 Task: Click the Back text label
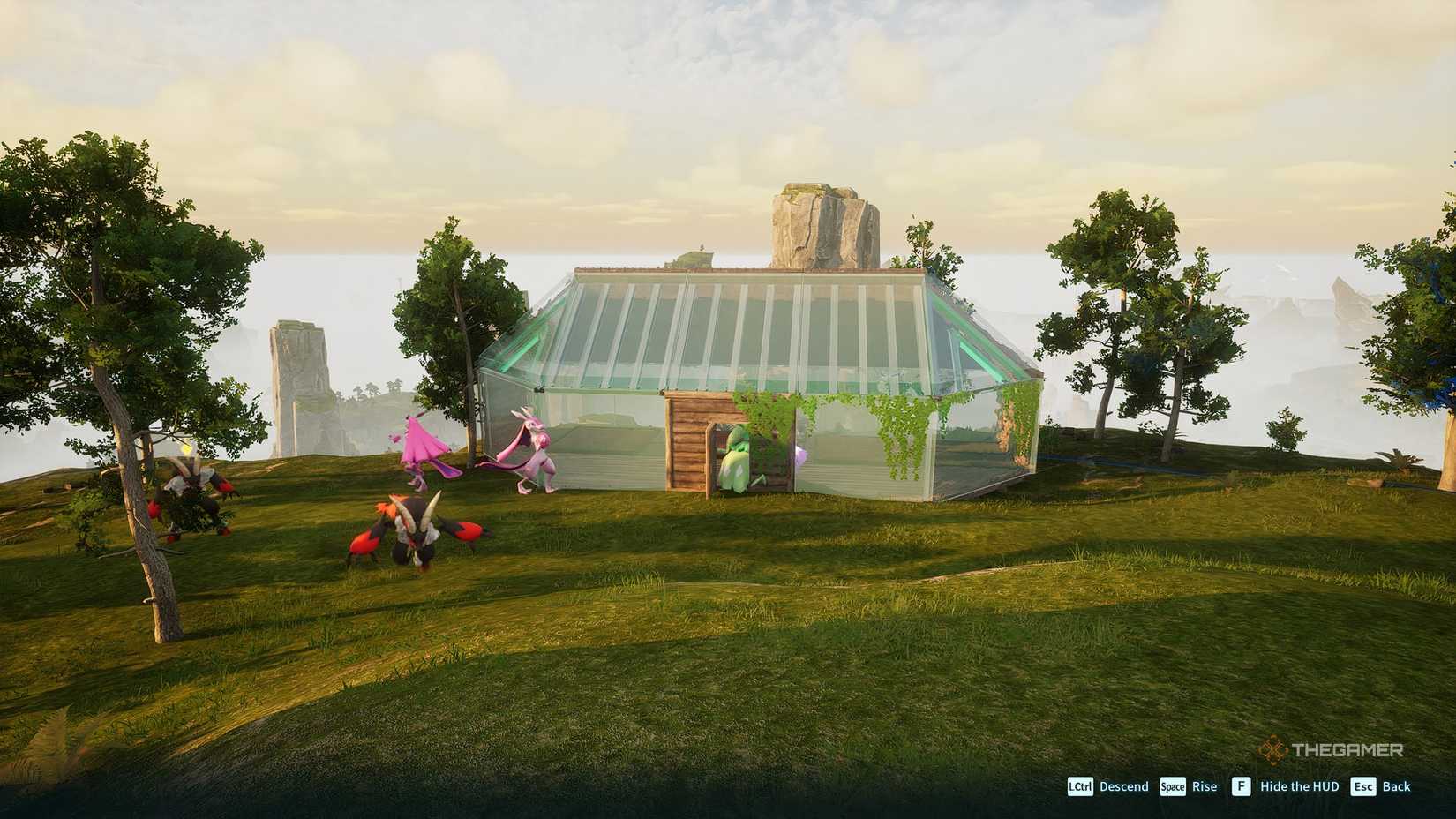(1398, 786)
